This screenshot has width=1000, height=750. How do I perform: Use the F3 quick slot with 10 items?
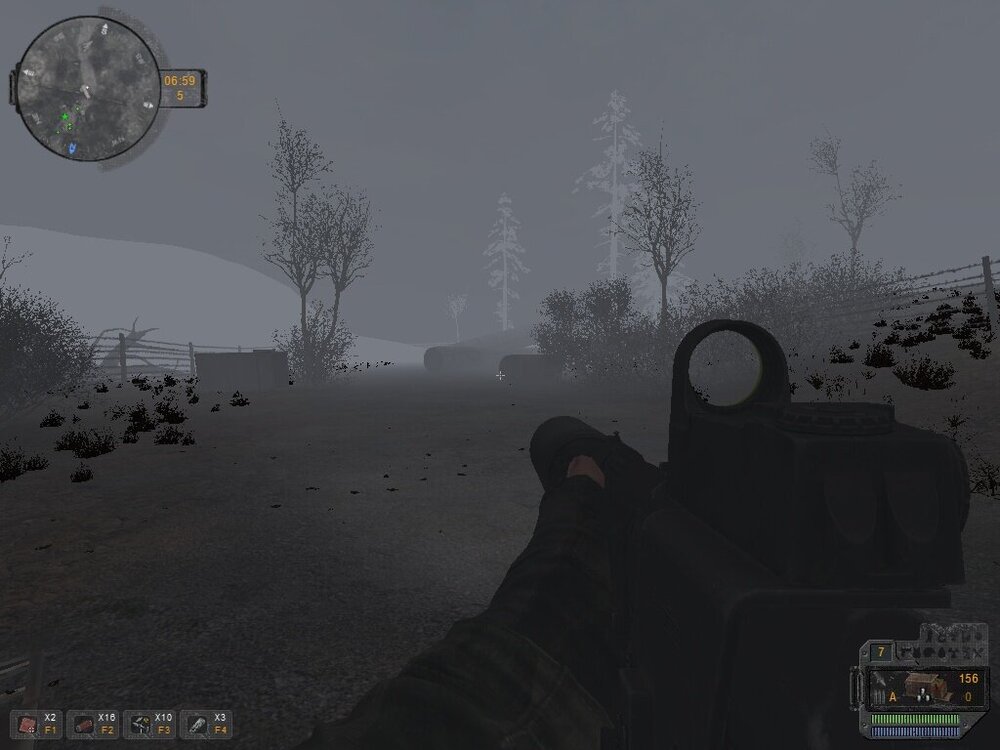(x=140, y=725)
